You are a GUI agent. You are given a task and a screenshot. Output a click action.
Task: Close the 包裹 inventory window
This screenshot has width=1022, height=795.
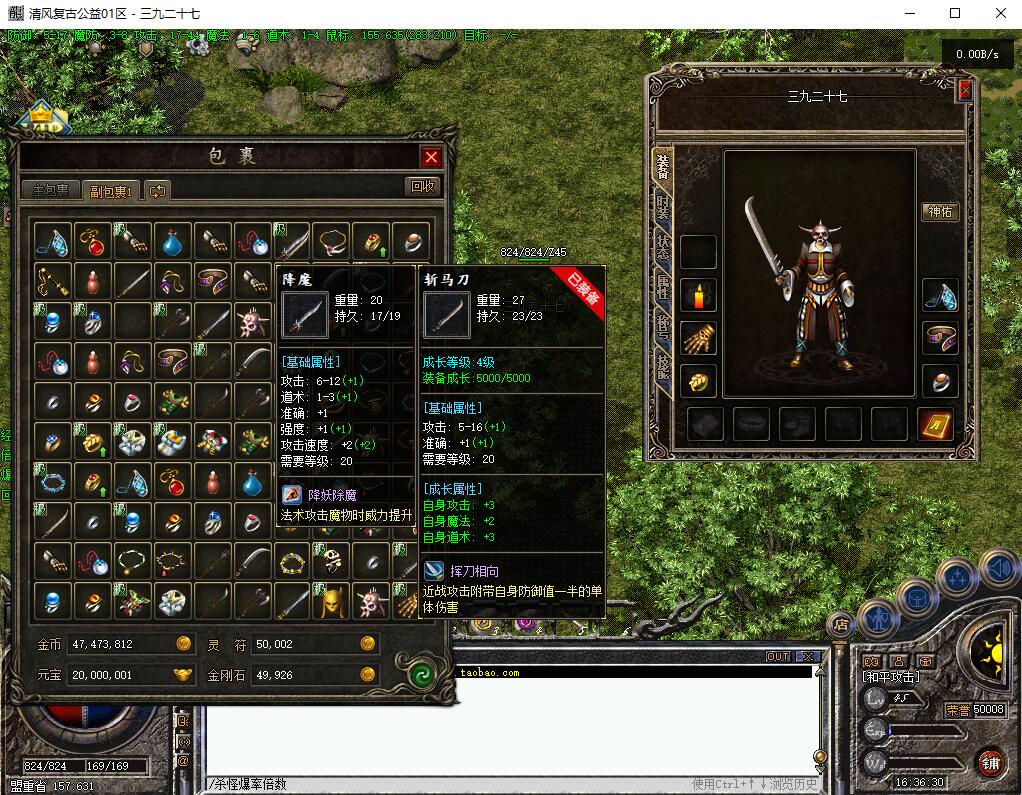(x=431, y=157)
